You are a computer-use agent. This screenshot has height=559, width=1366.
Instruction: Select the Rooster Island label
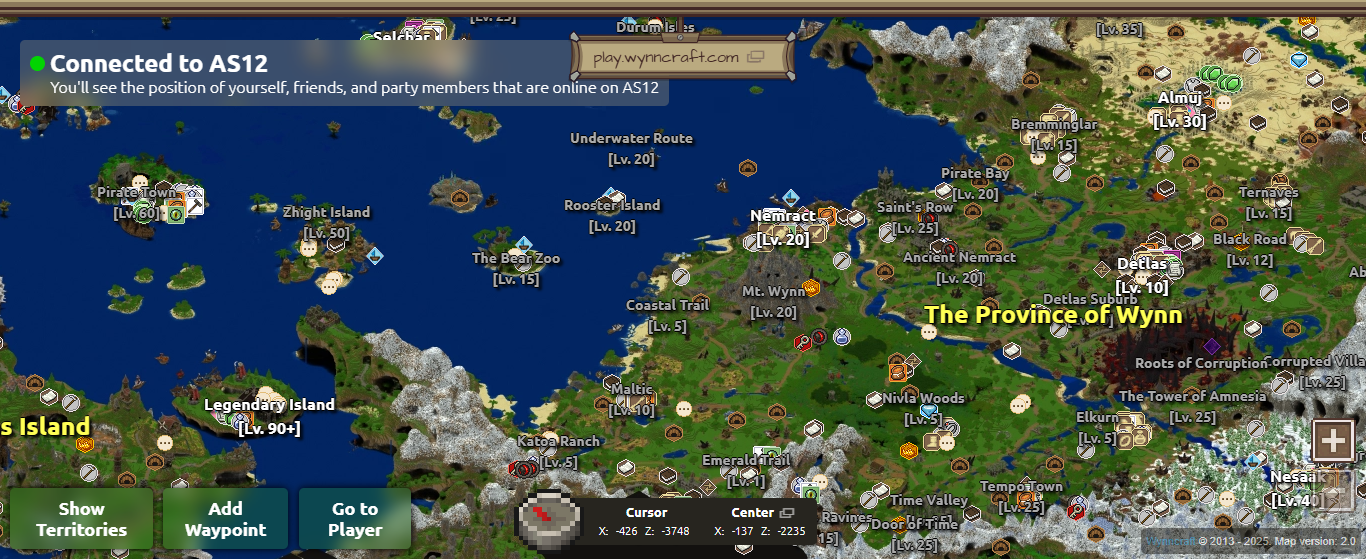pyautogui.click(x=612, y=205)
